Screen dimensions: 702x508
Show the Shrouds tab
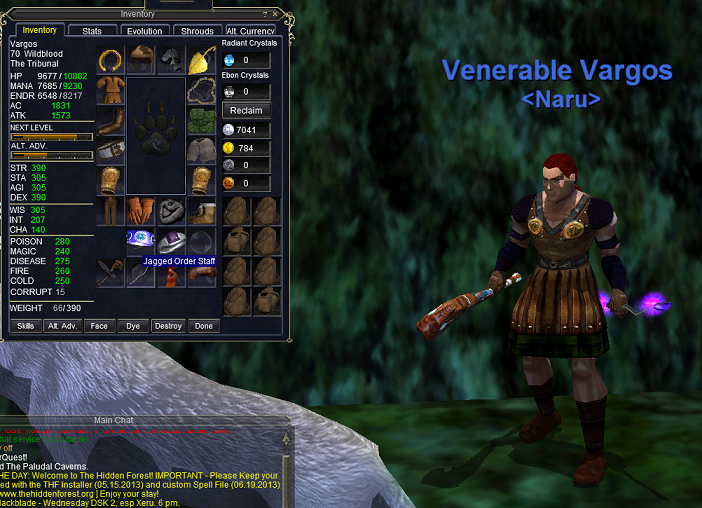tap(197, 31)
